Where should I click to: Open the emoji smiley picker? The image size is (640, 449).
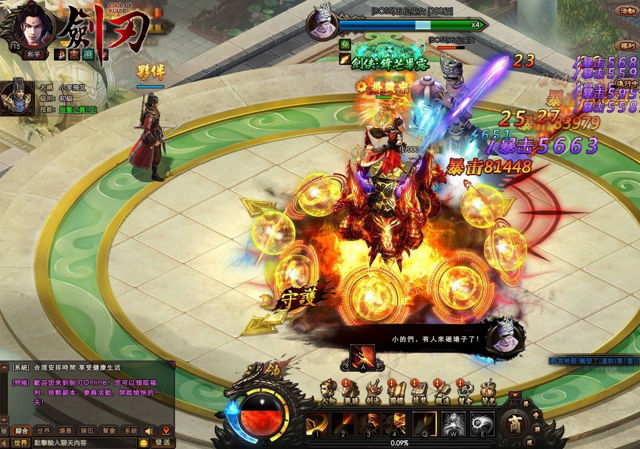click(142, 442)
